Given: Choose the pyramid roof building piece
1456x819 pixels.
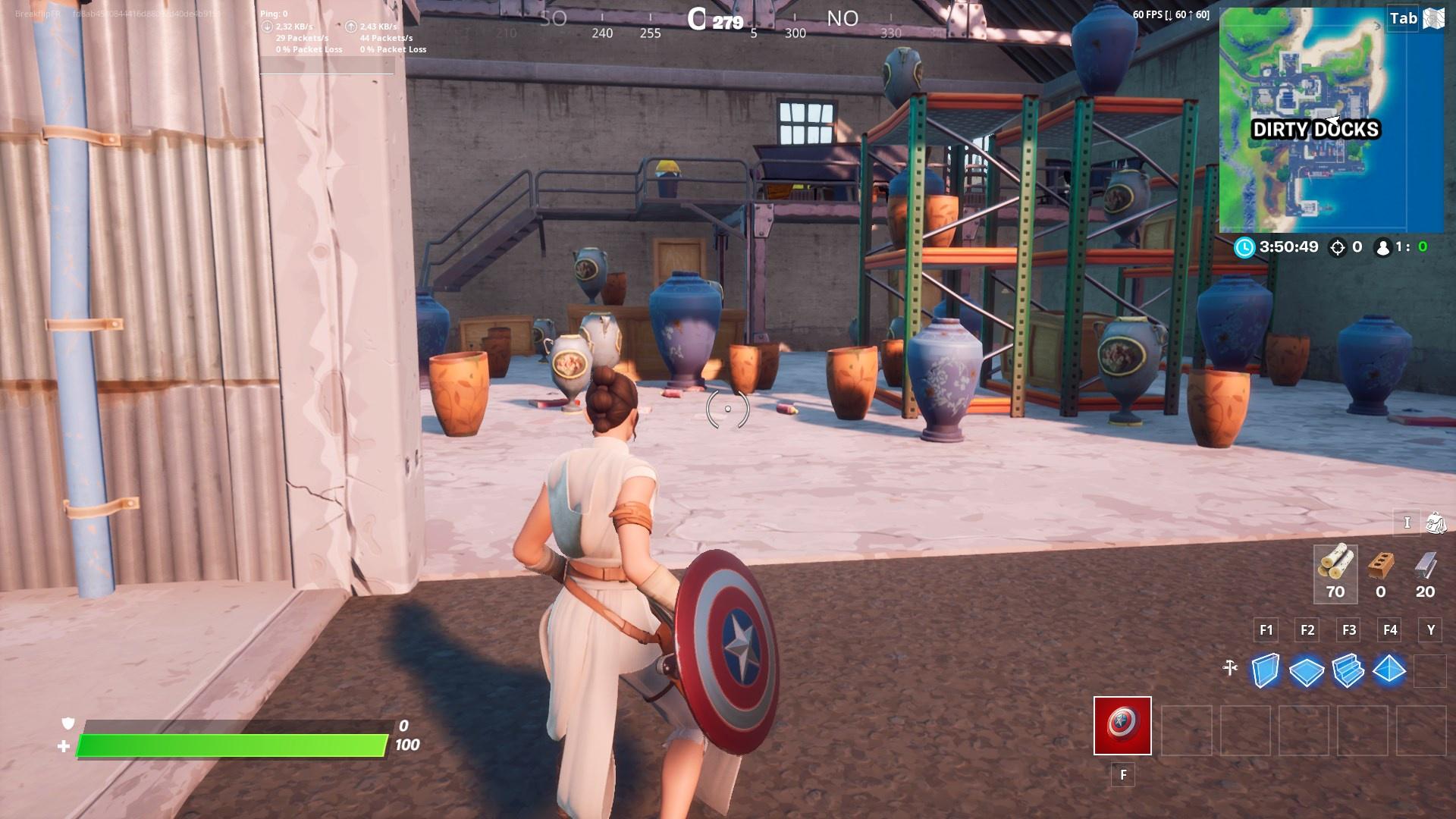Looking at the screenshot, I should click(x=1389, y=670).
